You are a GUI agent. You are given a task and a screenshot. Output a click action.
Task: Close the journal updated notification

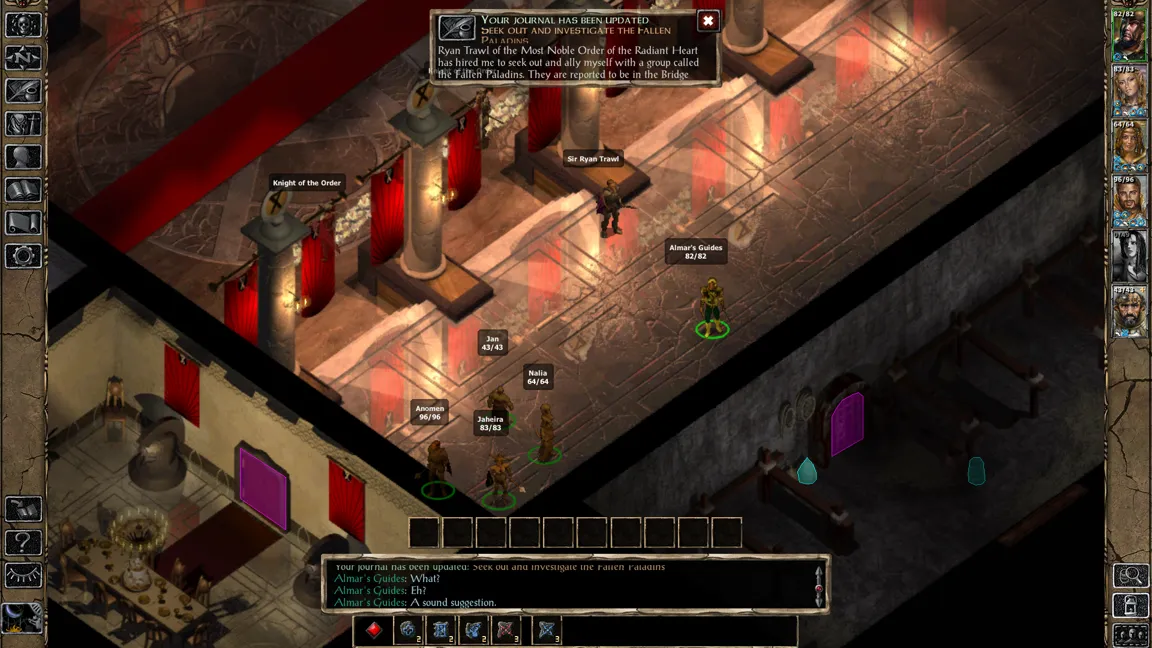click(x=708, y=21)
